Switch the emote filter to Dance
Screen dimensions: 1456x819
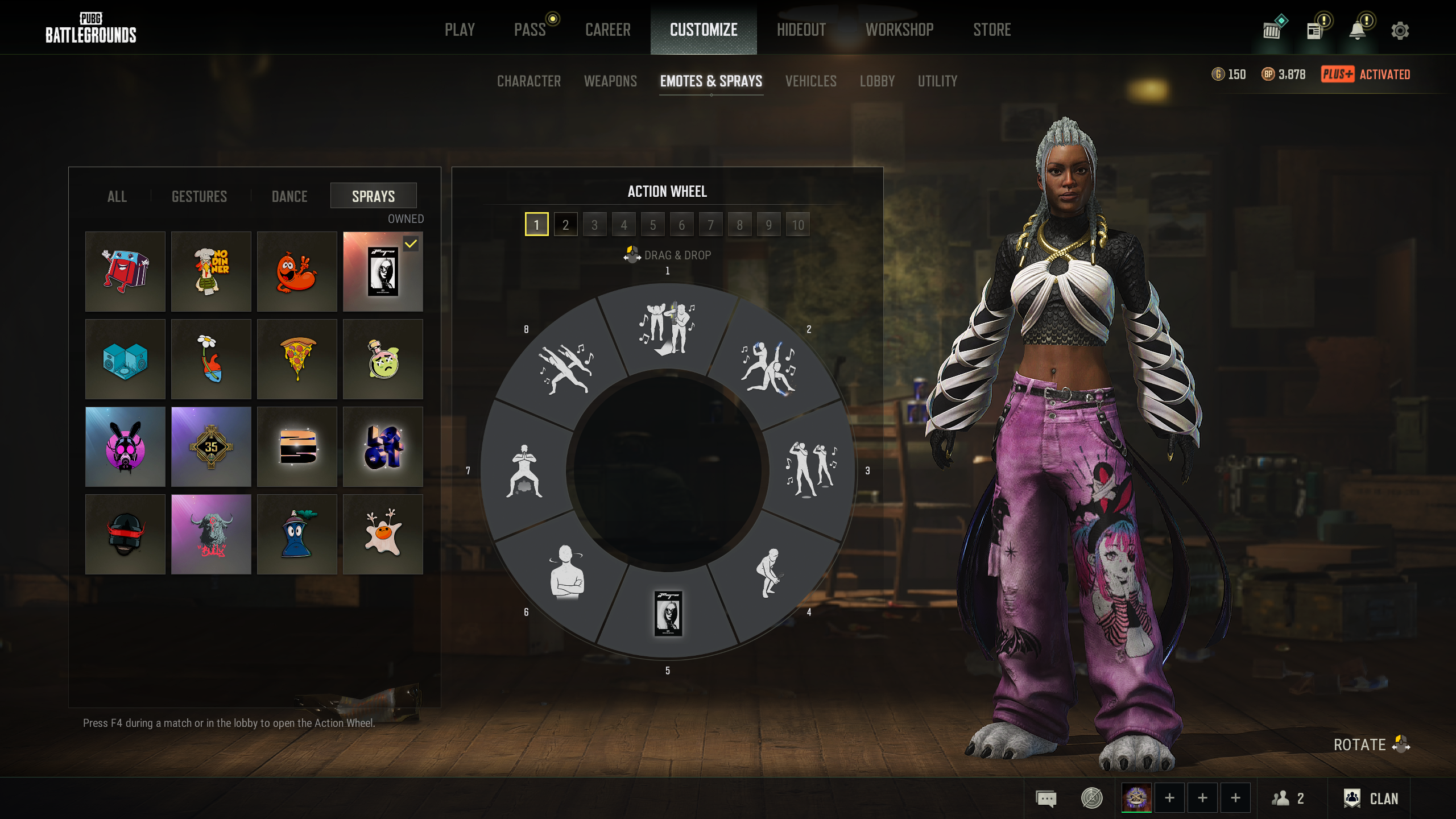[x=289, y=196]
